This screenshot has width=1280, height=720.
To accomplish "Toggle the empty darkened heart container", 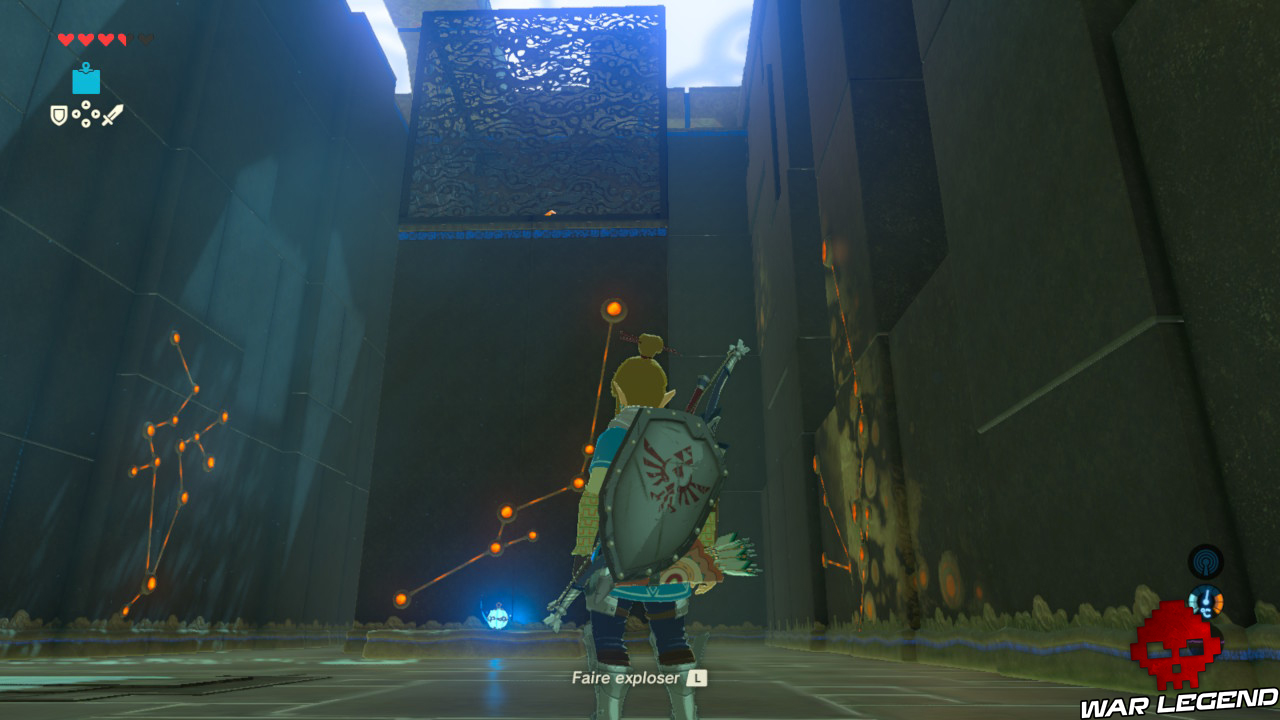I will pyautogui.click(x=146, y=39).
